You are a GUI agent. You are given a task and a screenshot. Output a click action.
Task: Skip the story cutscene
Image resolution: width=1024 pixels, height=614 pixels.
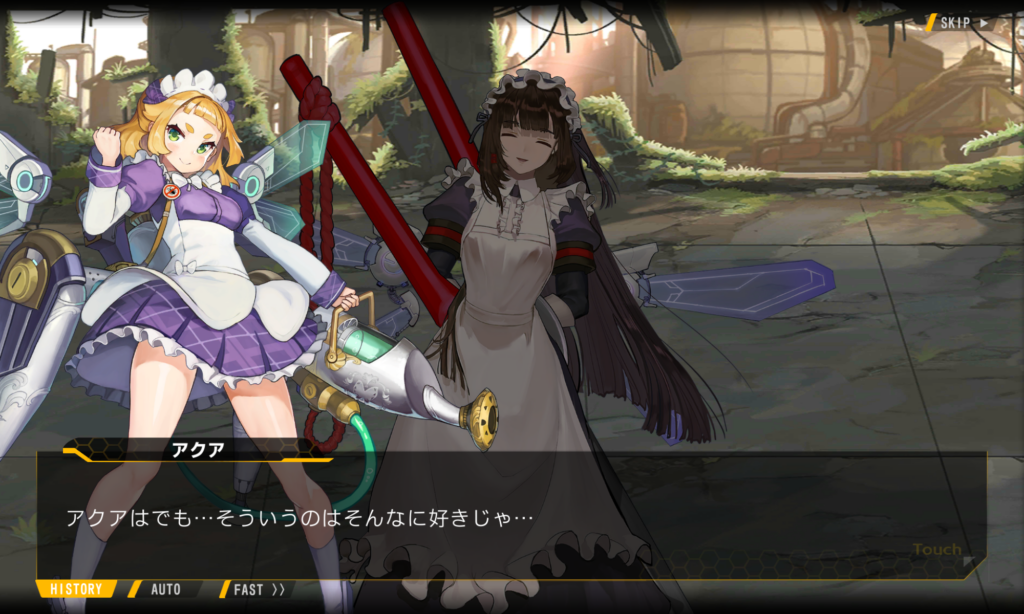pyautogui.click(x=962, y=22)
